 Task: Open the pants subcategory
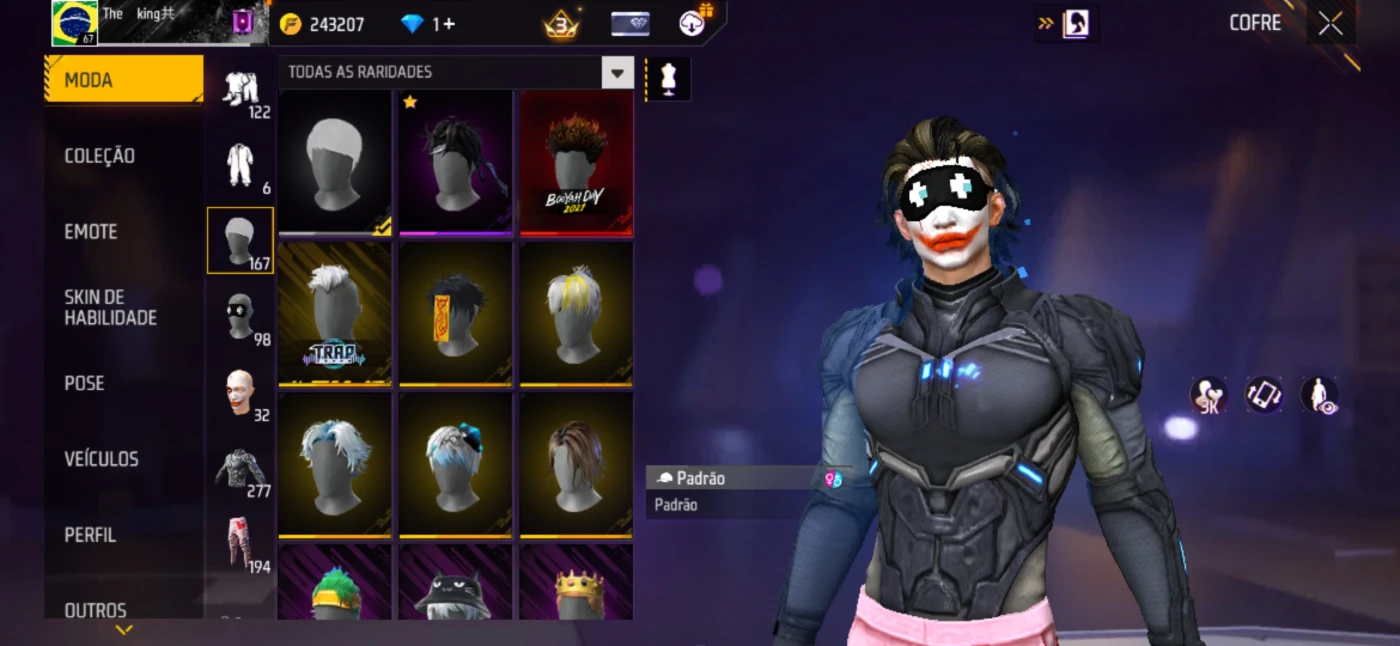(x=240, y=545)
